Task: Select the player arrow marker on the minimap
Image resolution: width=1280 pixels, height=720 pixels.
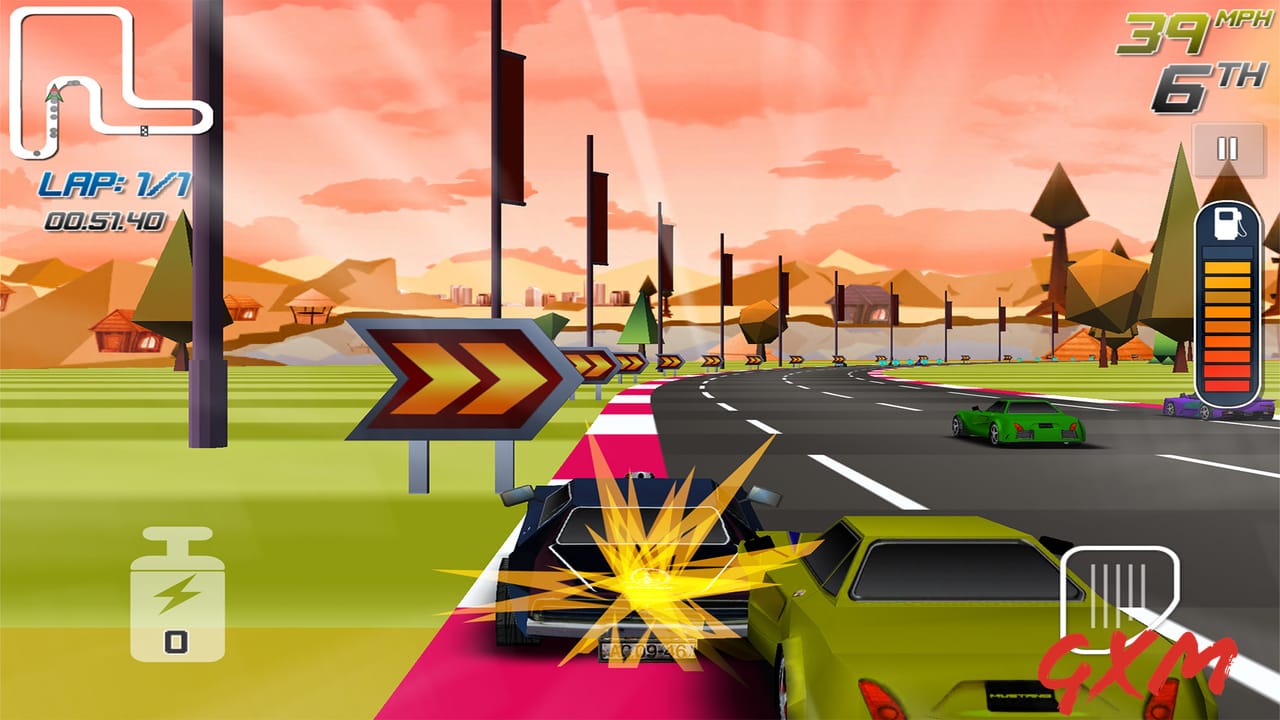Action: tap(54, 91)
